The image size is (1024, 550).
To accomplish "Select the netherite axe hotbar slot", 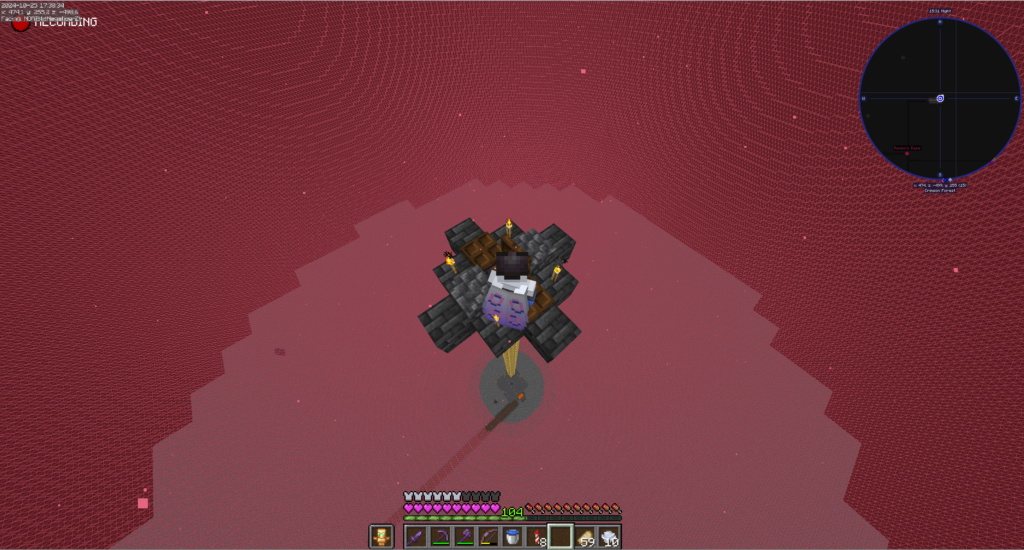I will click(464, 537).
